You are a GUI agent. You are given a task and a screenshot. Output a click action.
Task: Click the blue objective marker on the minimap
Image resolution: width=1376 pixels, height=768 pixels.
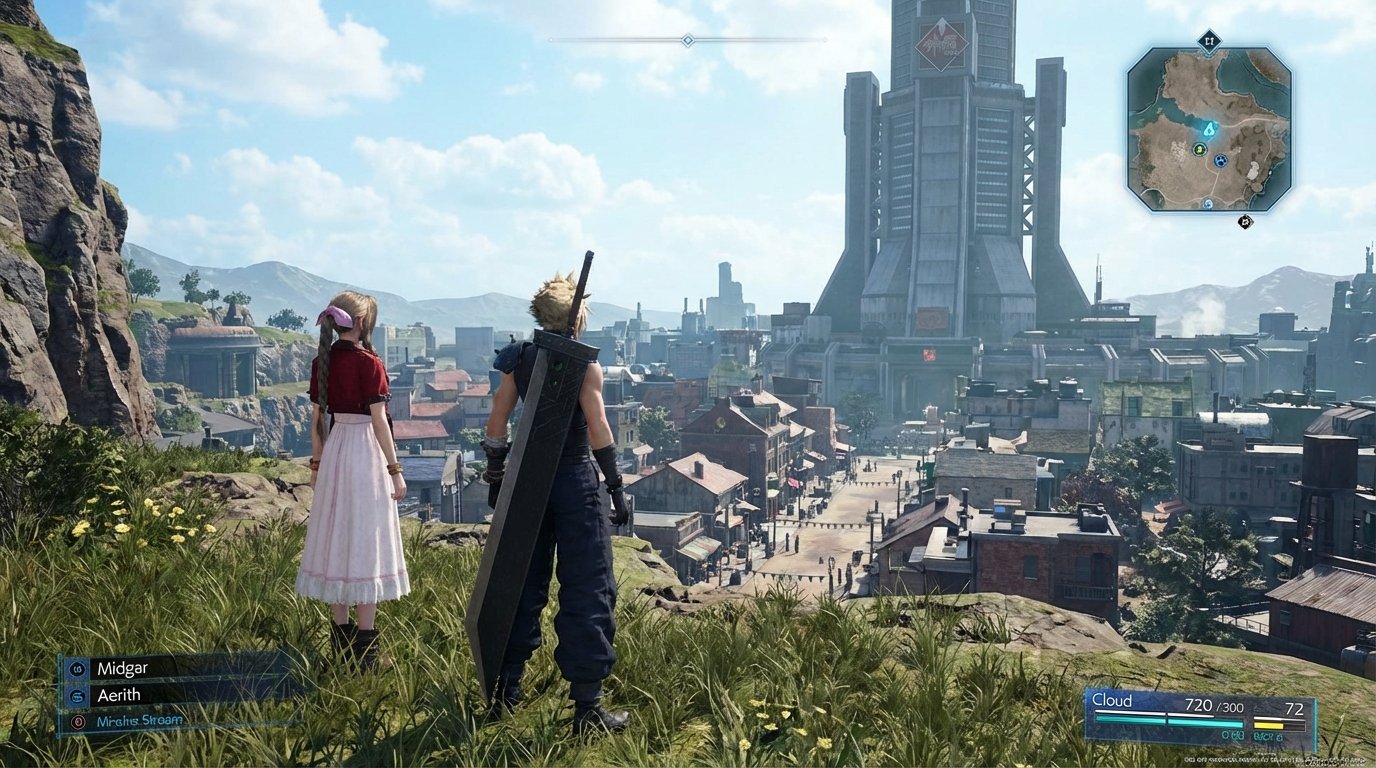point(1220,160)
